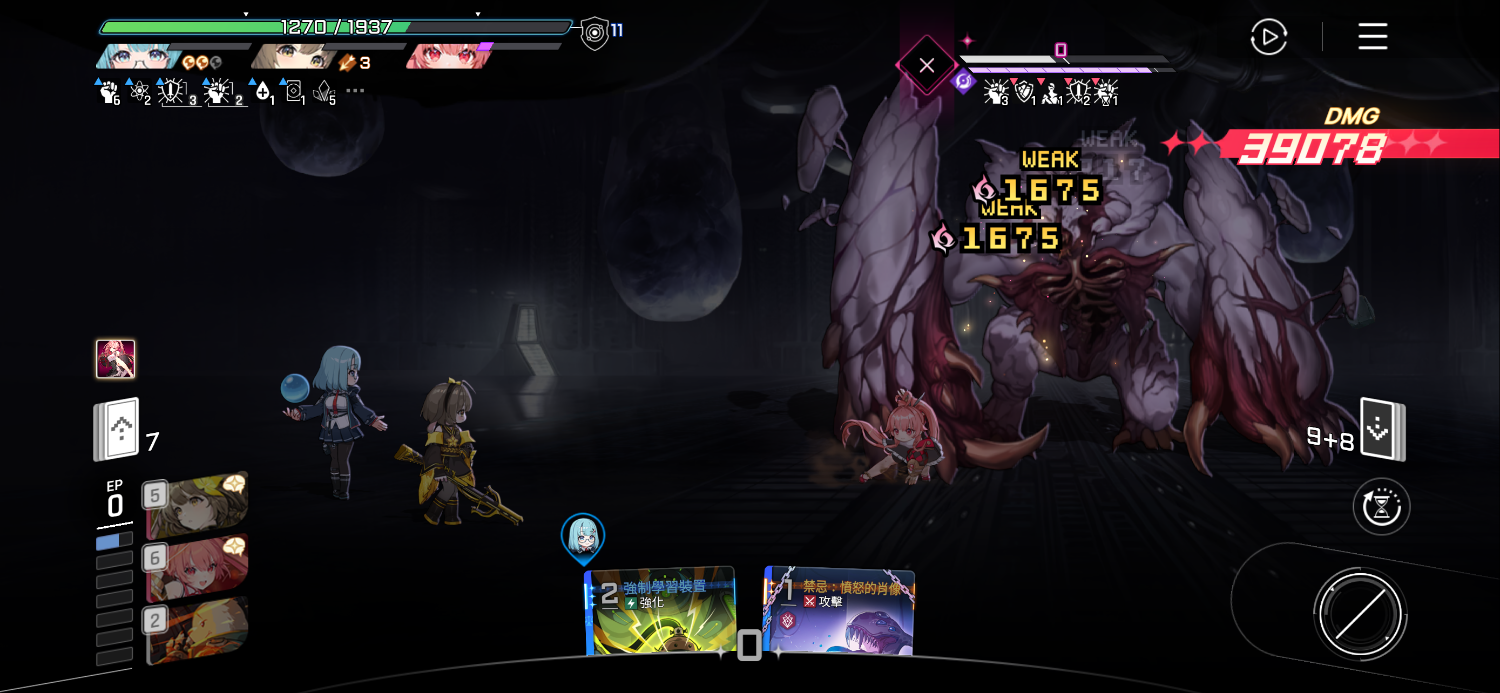Select the blue-haired glasses party portrait
Viewport: 1500px width, 693px height.
138,56
